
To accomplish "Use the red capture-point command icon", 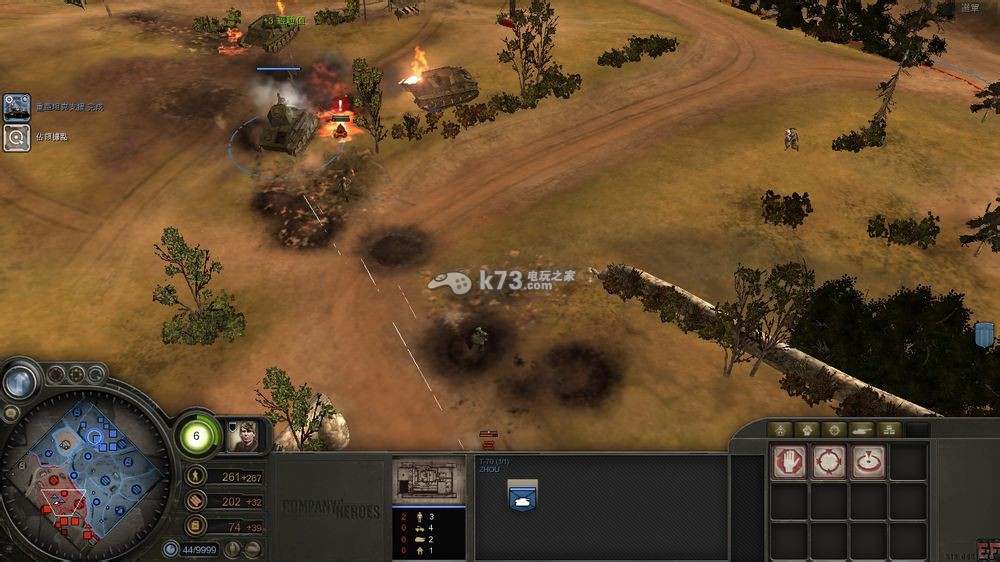I will point(869,461).
